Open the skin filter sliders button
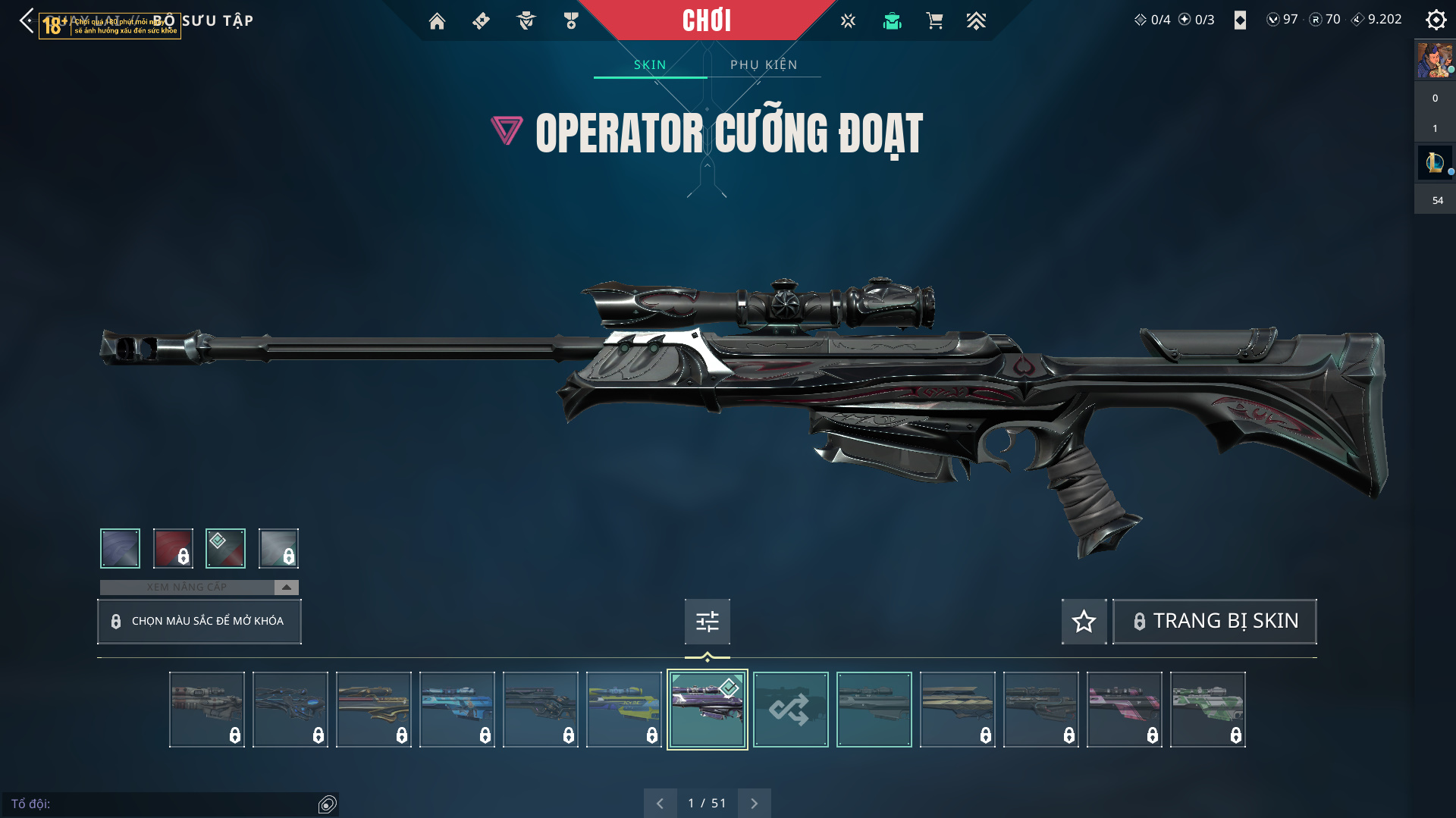This screenshot has height=818, width=1456. (x=707, y=622)
